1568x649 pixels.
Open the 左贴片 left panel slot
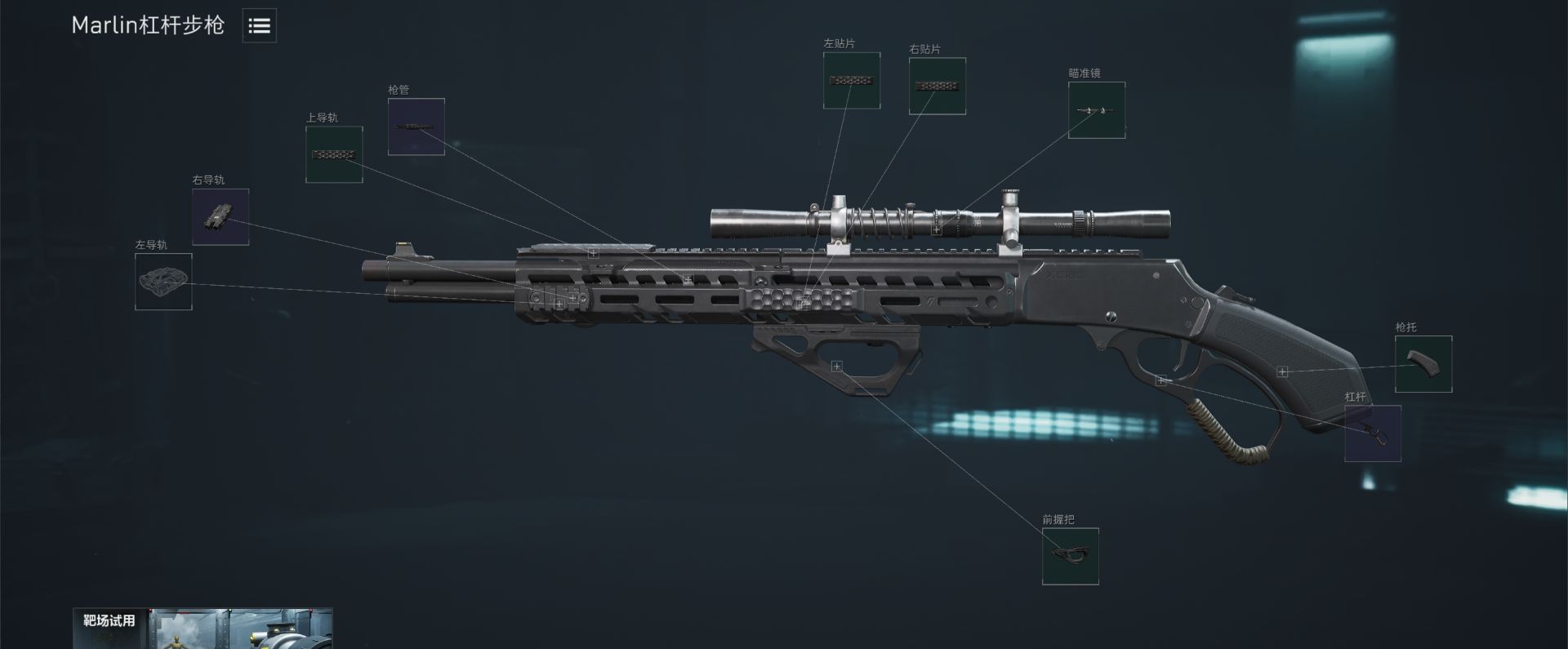(x=851, y=81)
